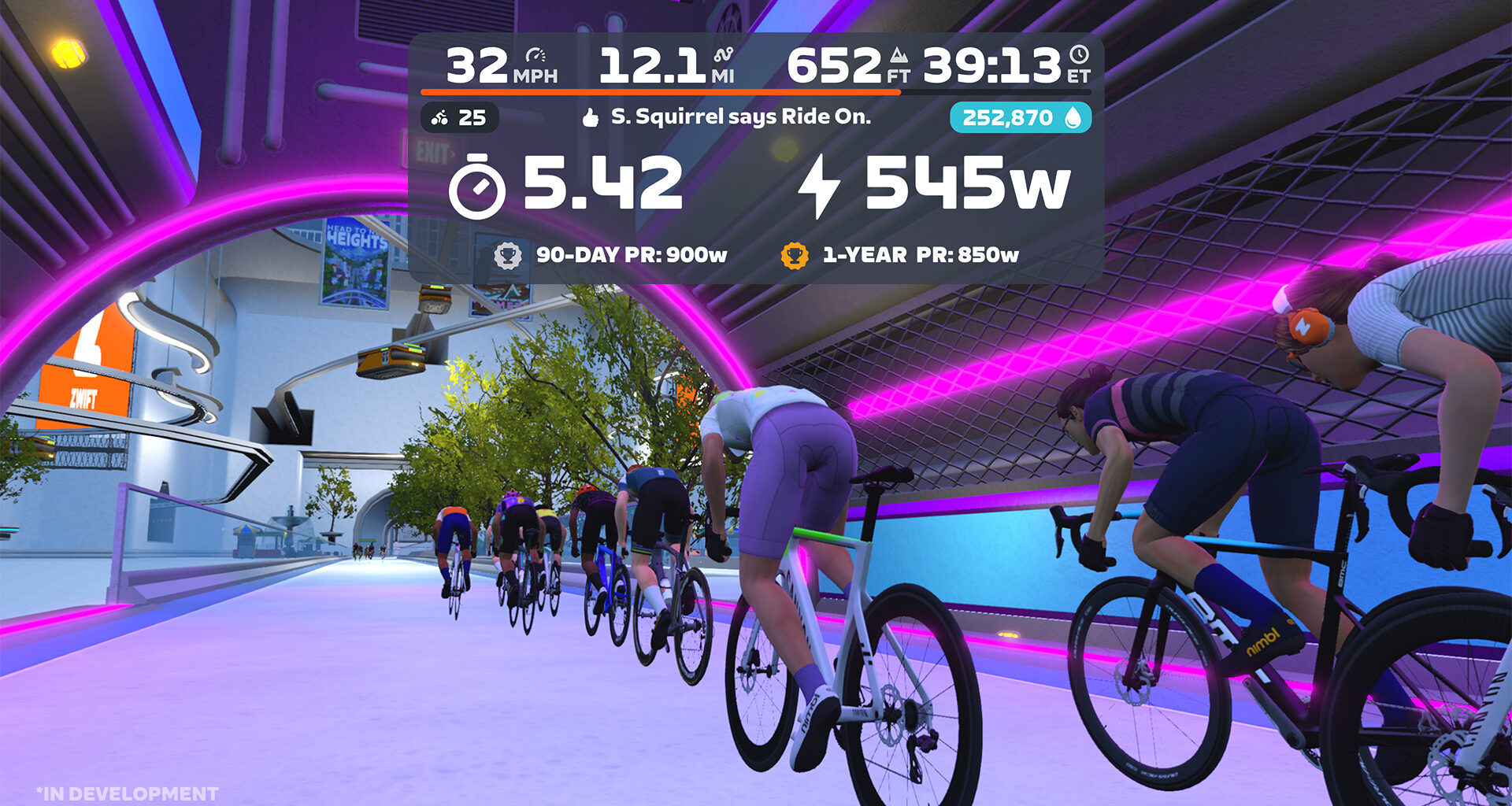The height and width of the screenshot is (806, 1512).
Task: Toggle the nearby riders count showing 25
Action: point(461,118)
